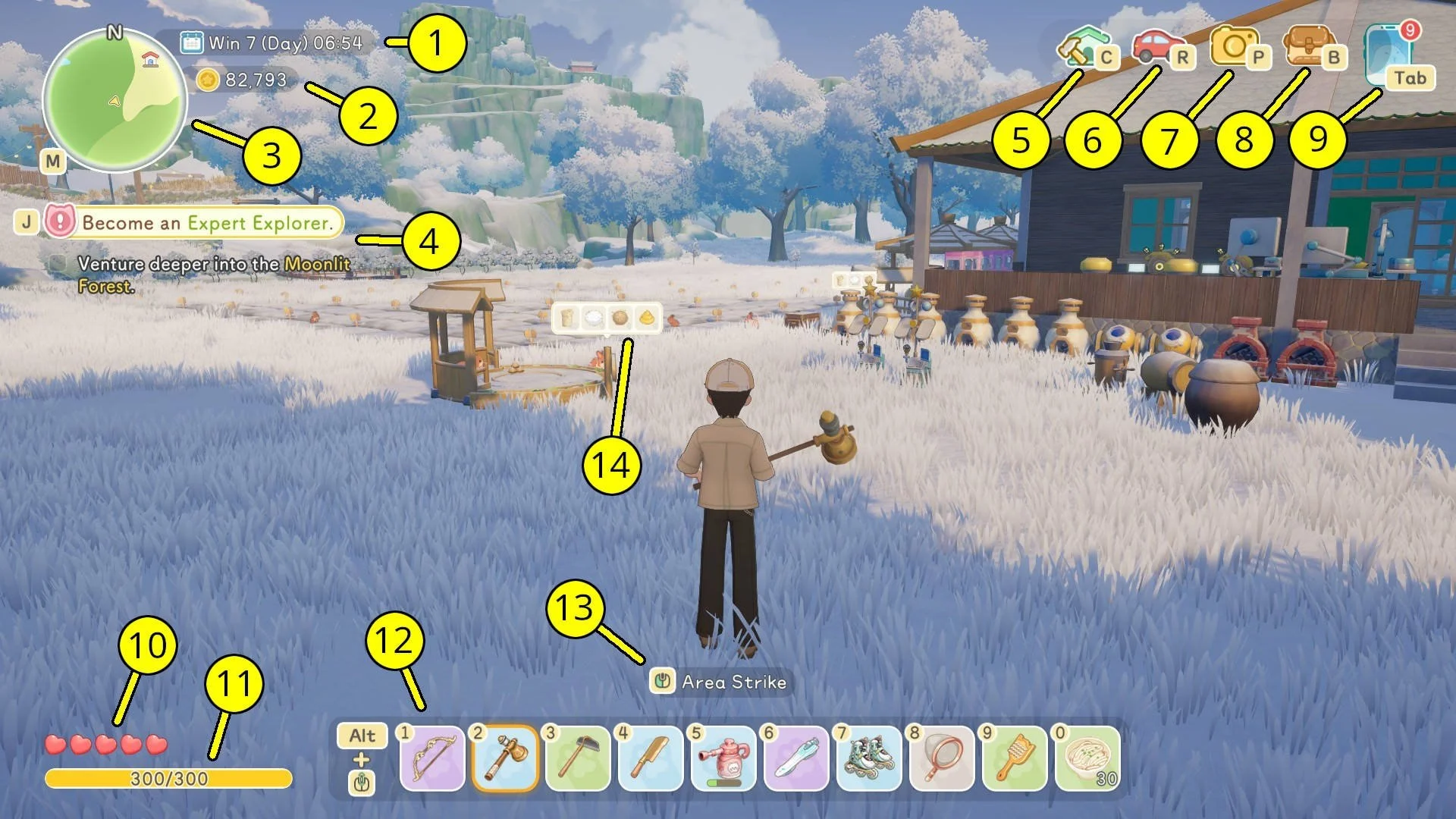Select the bug net in slot 8
This screenshot has width=1456, height=819.
click(942, 758)
